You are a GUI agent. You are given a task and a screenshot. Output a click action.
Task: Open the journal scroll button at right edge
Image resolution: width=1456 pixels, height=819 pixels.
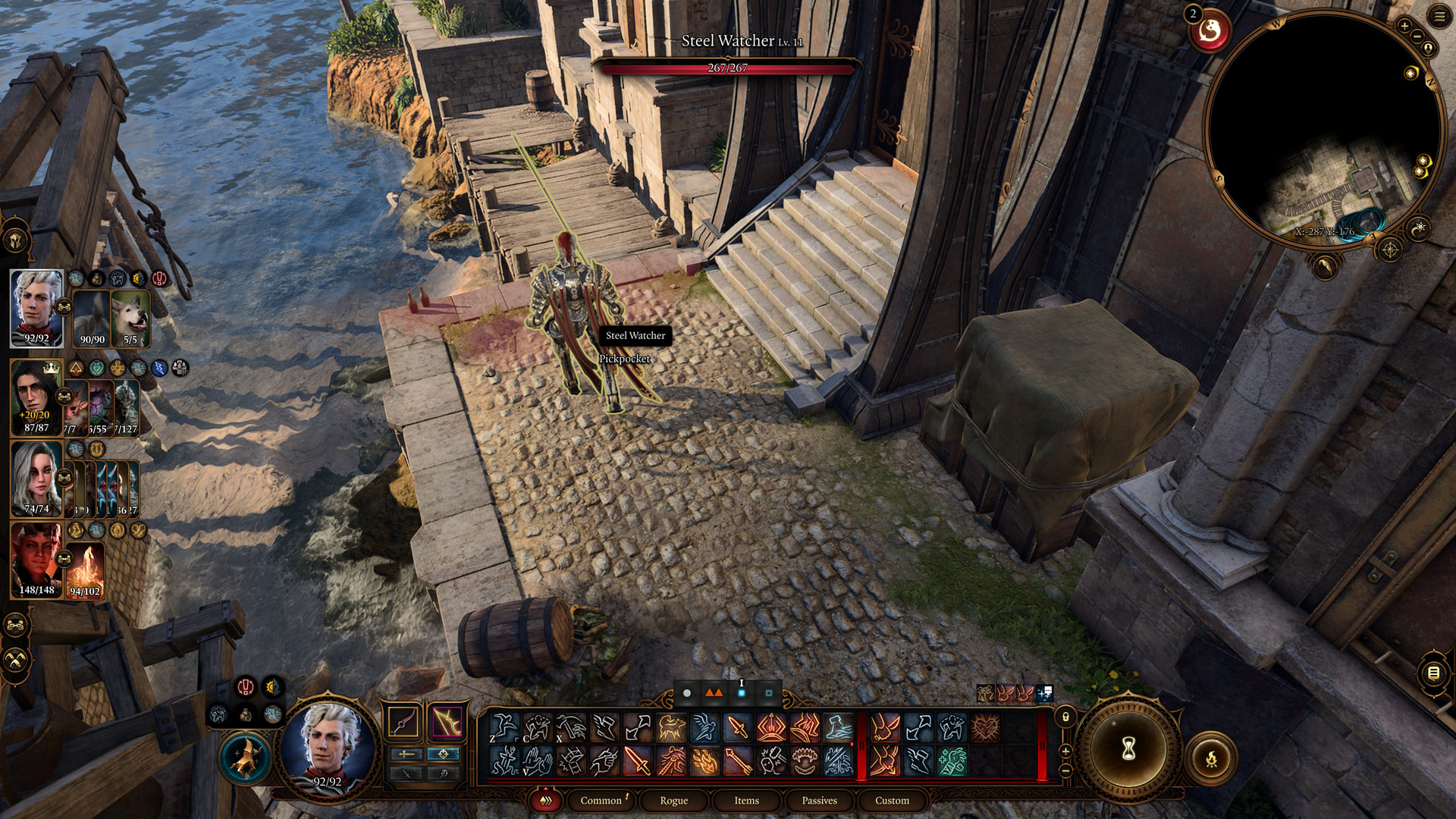click(x=1433, y=673)
